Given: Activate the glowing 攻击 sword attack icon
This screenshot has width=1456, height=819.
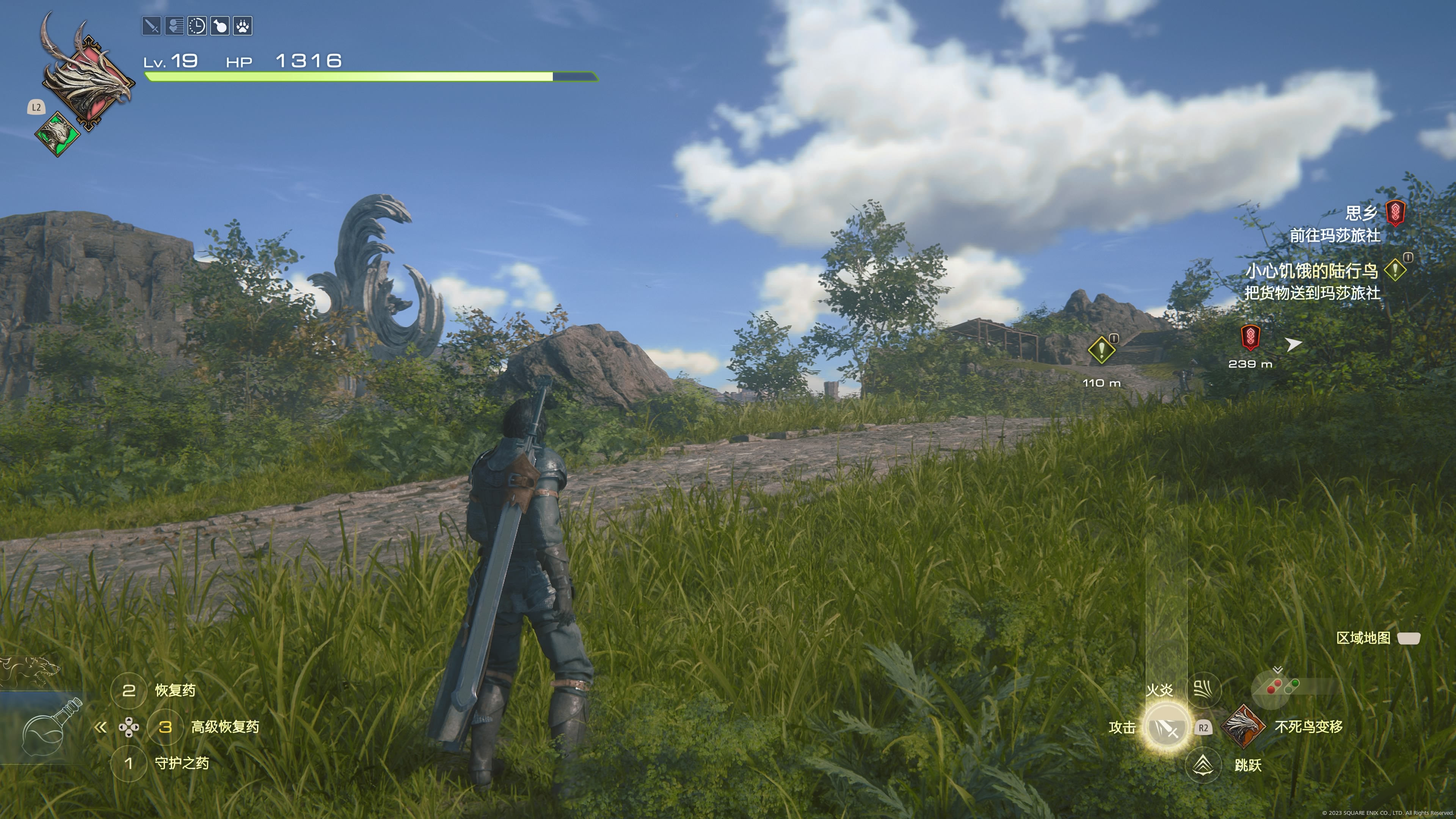Looking at the screenshot, I should pyautogui.click(x=1165, y=728).
